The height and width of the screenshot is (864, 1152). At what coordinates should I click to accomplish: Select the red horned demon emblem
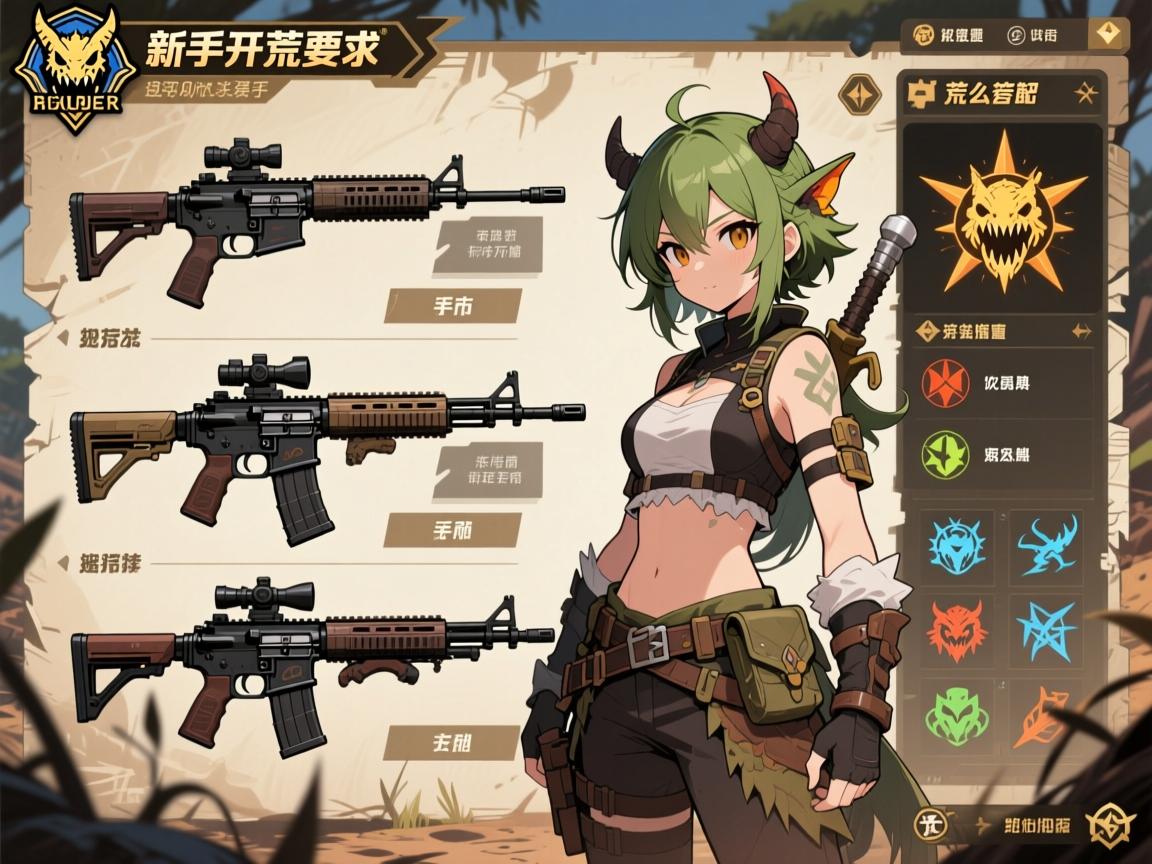[957, 631]
